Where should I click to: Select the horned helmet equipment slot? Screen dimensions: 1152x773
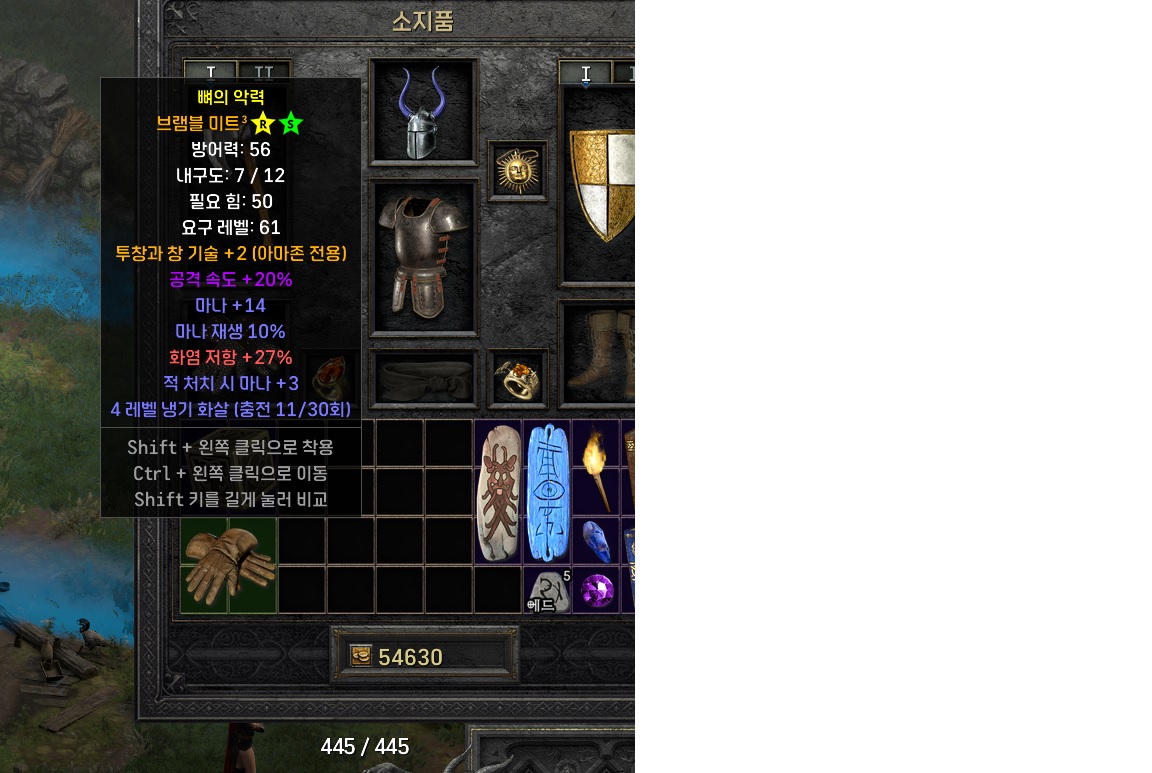point(423,112)
